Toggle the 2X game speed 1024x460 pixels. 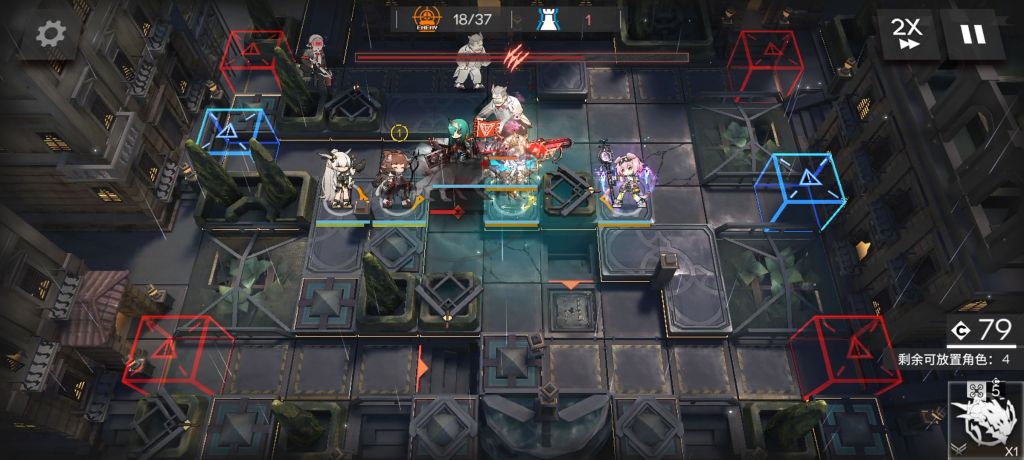coord(908,34)
